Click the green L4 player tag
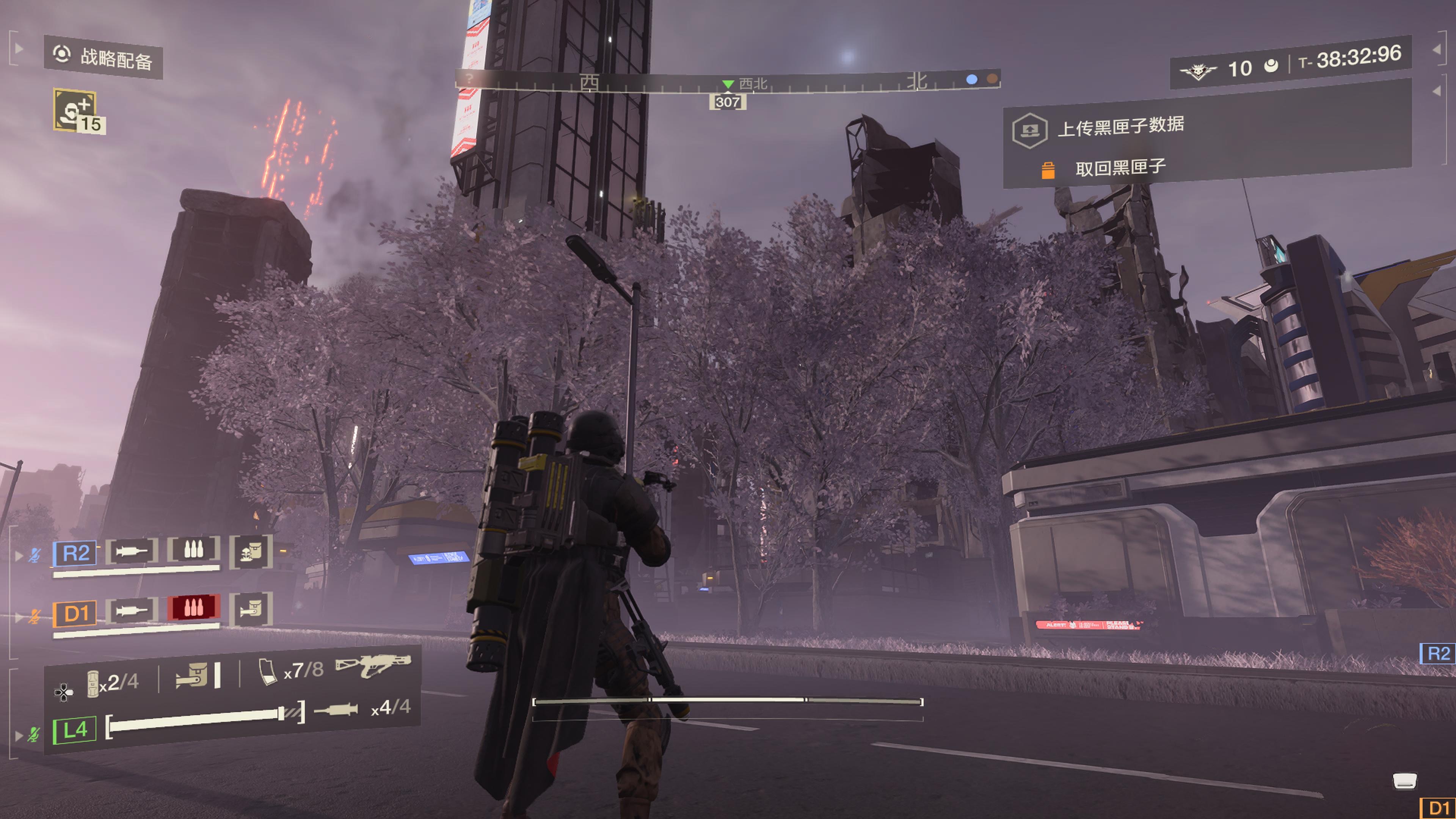This screenshot has width=1456, height=819. (x=75, y=730)
